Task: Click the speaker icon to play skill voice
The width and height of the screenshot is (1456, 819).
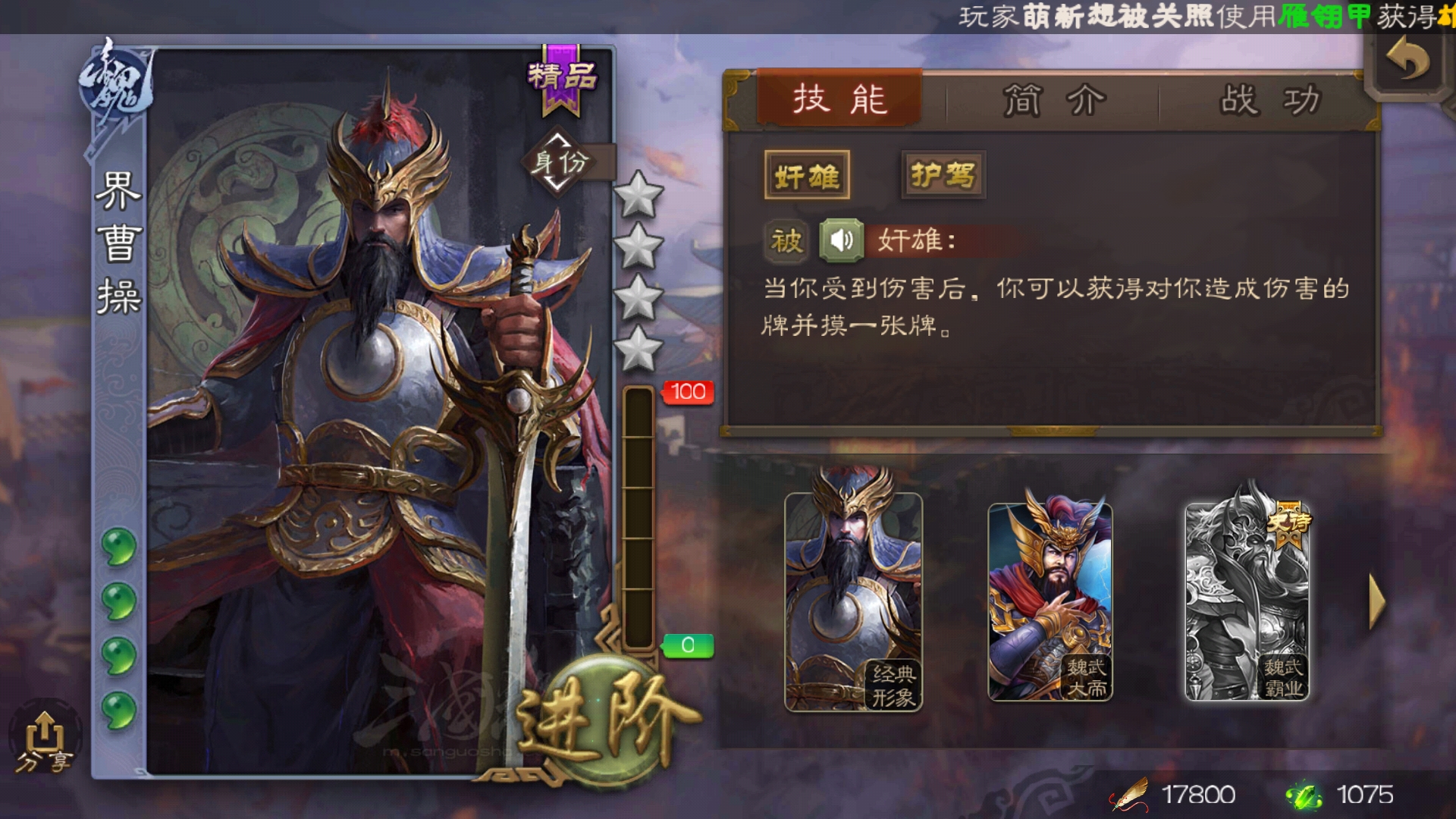Action: pos(844,242)
